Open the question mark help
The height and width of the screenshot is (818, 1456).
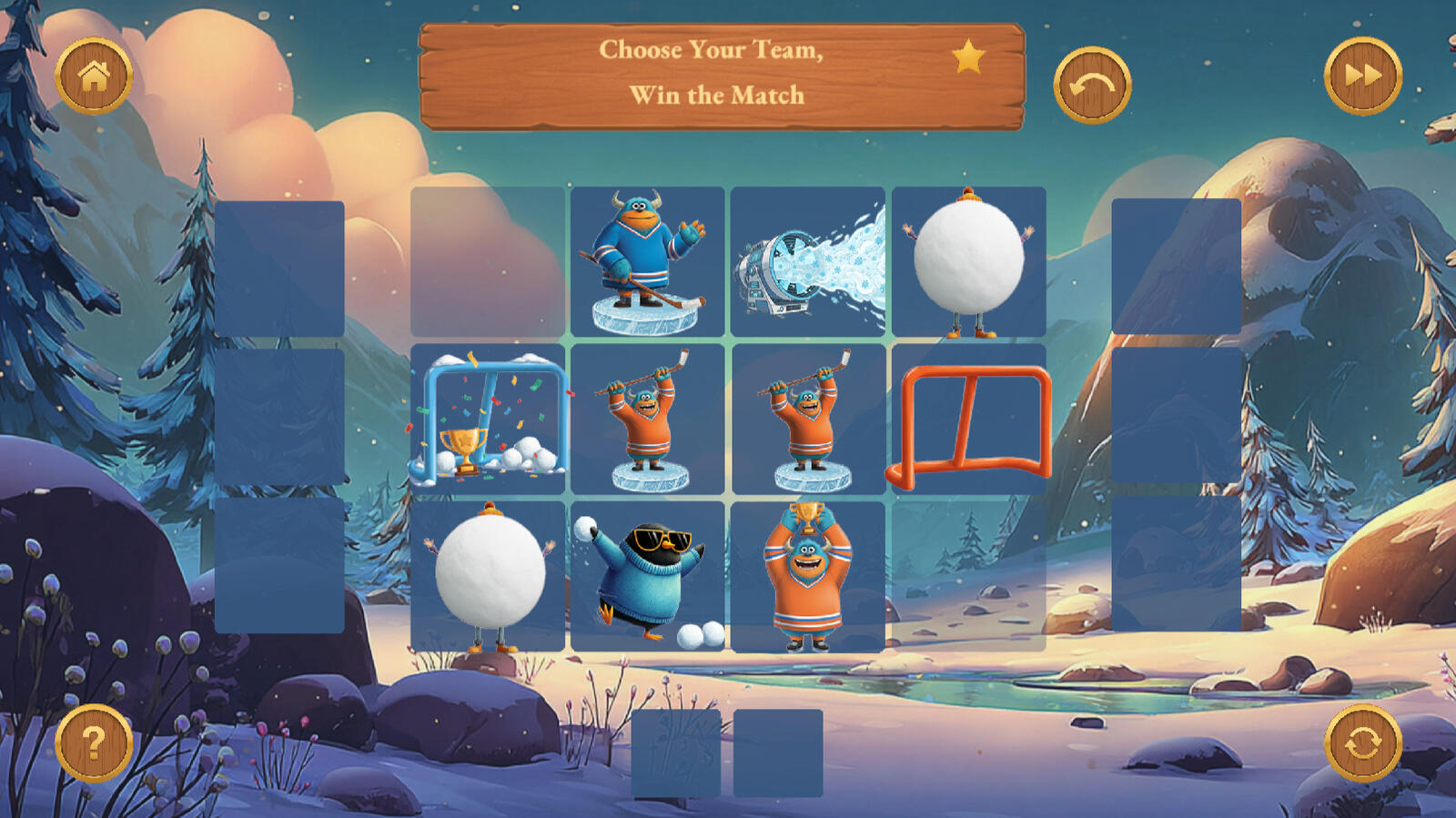point(94,743)
